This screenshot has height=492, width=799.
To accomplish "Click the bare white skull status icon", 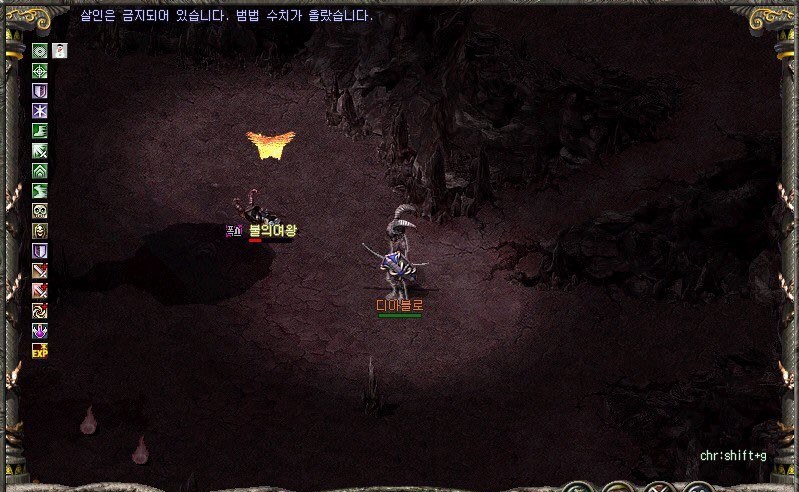I will click(40, 211).
